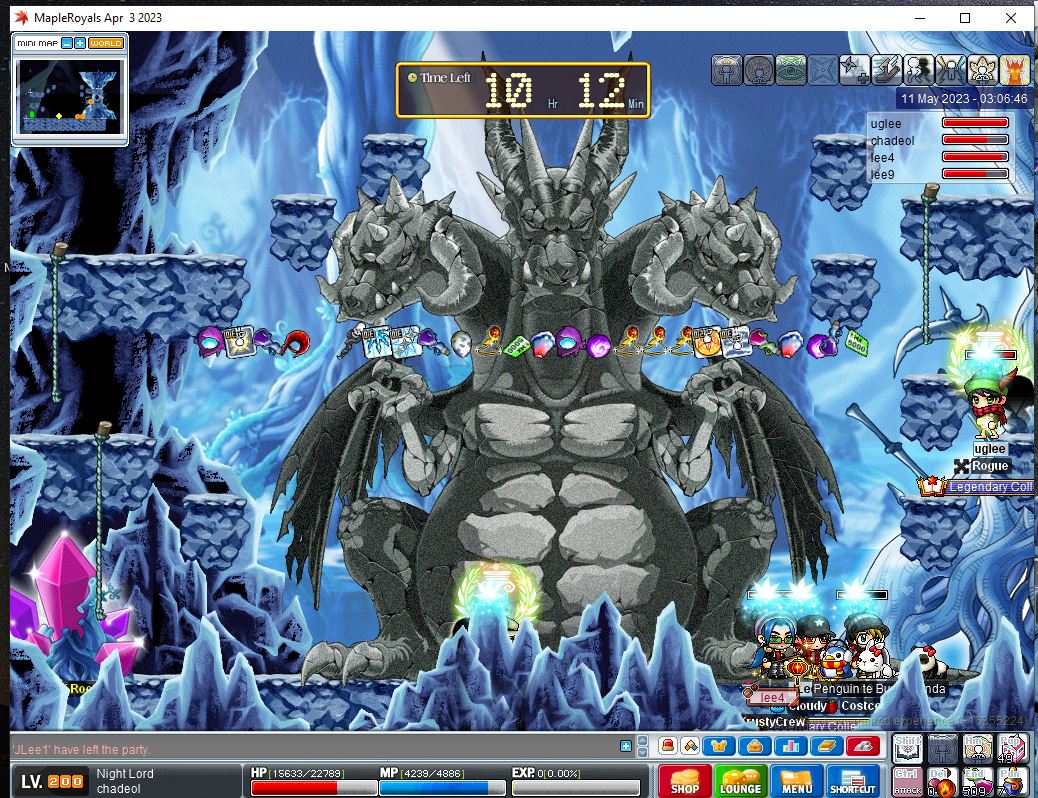The height and width of the screenshot is (798, 1038).
Task: Open the WORLD map from the minimap
Action: tap(106, 43)
